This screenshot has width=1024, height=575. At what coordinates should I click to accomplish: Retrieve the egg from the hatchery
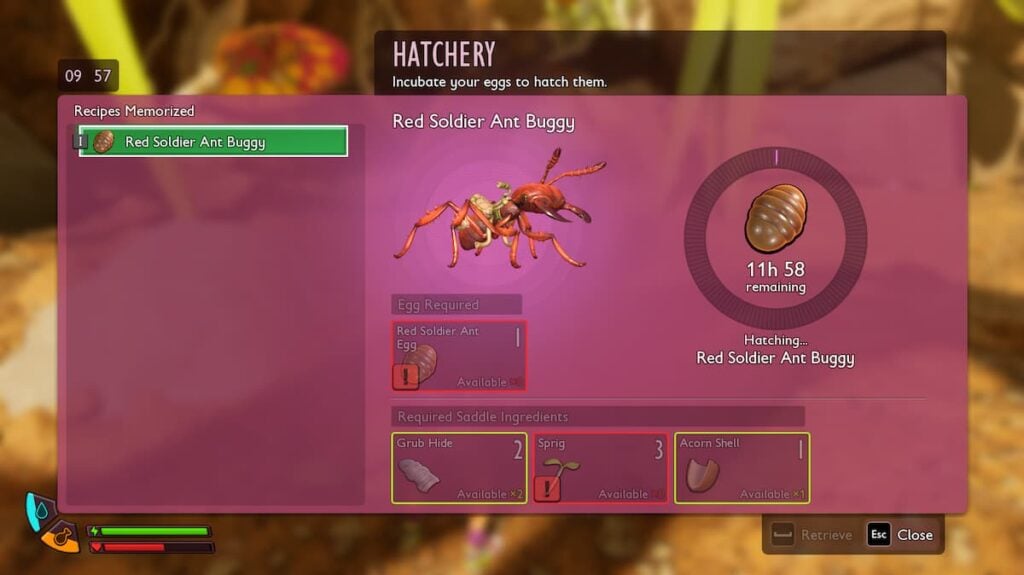coord(812,535)
